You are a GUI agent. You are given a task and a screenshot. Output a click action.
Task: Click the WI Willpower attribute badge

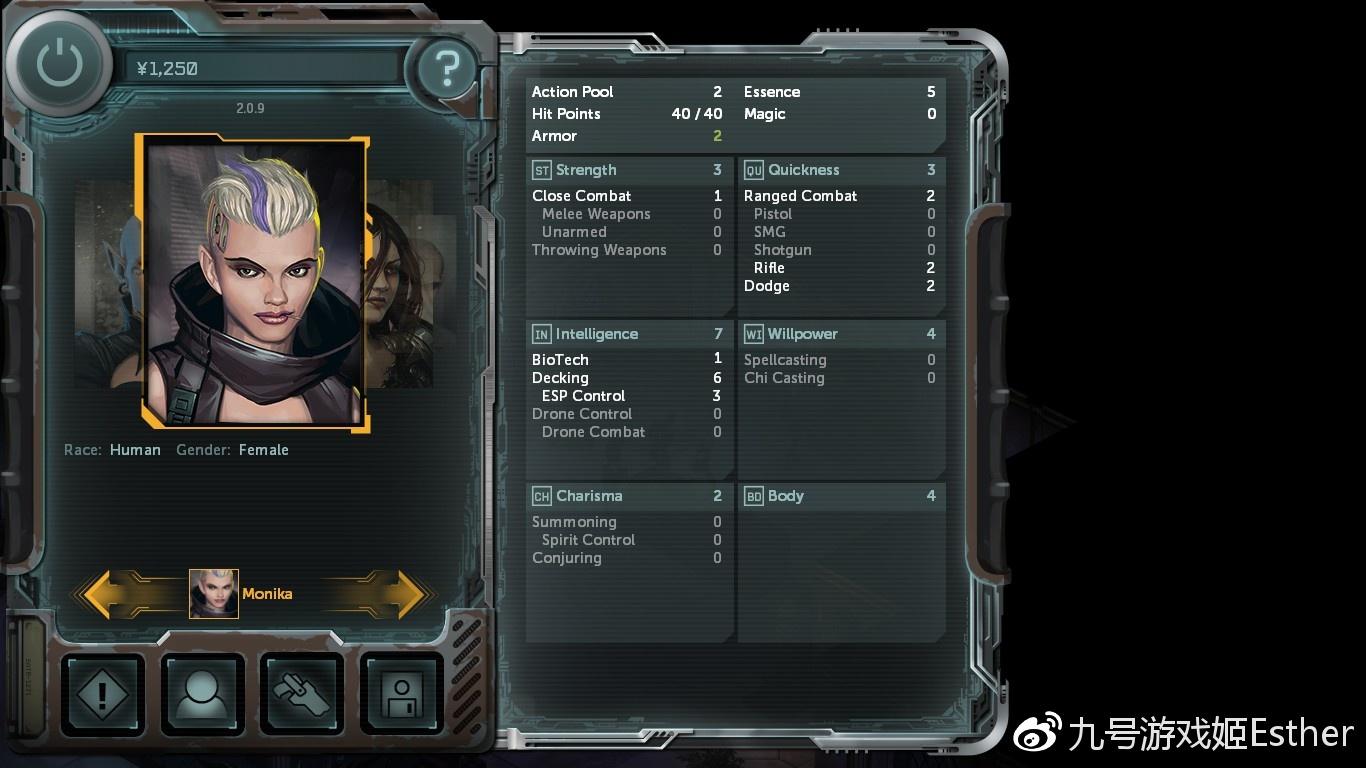click(753, 333)
